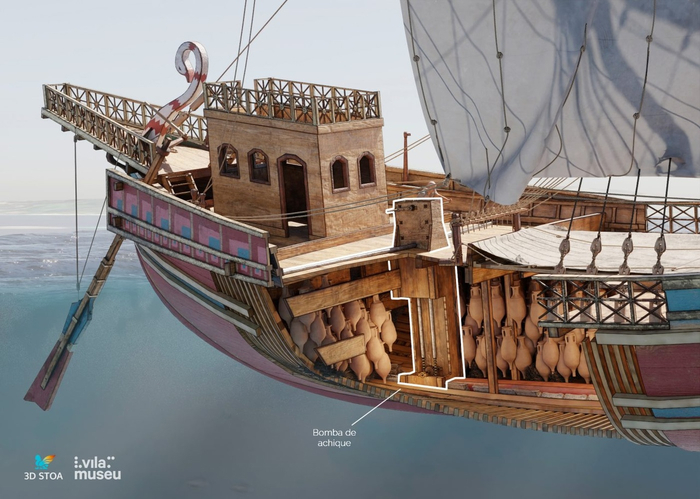Open the 3D STOA logo
The width and height of the screenshot is (700, 499).
pyautogui.click(x=43, y=467)
